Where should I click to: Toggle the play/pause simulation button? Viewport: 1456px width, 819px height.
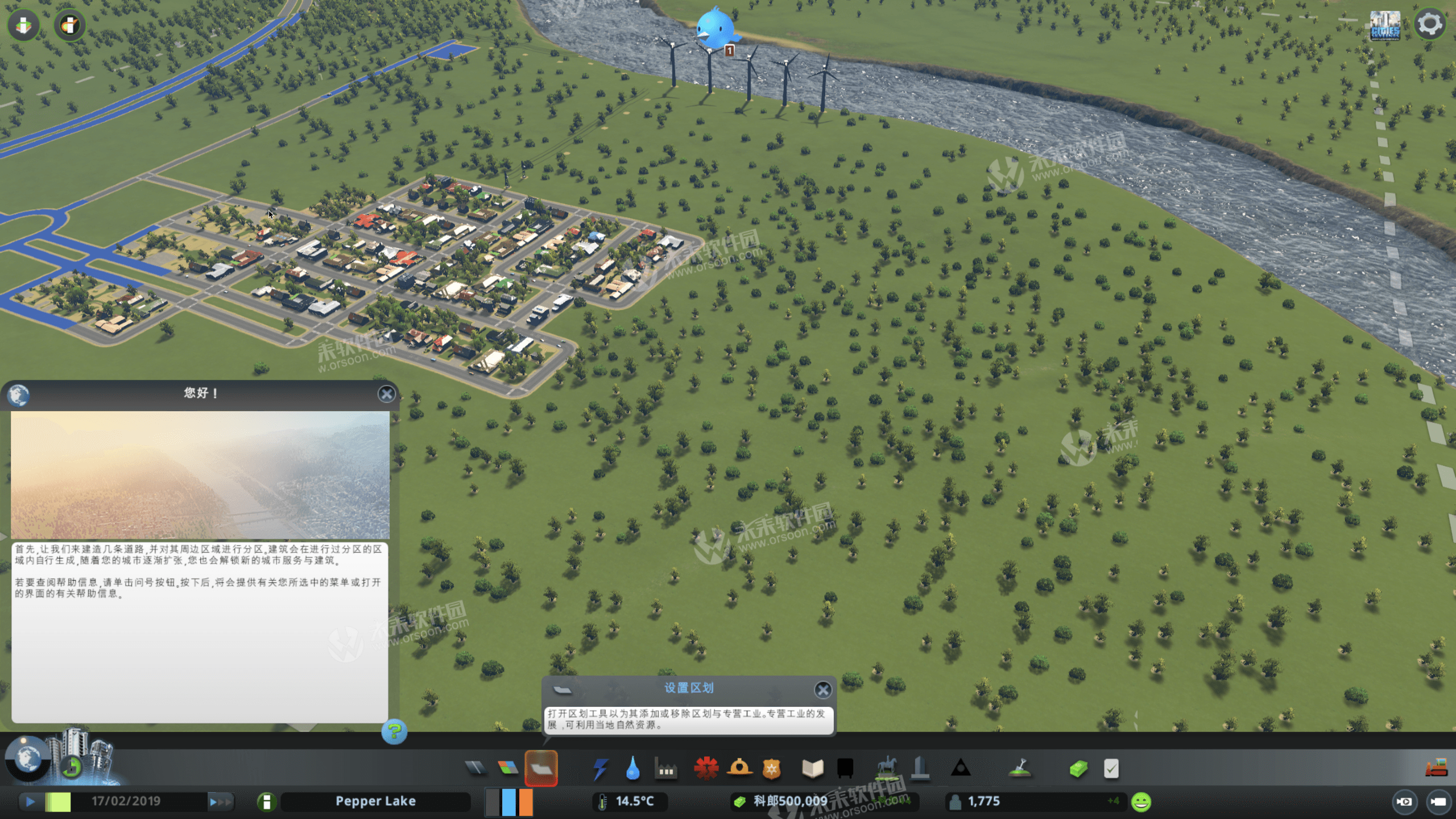pyautogui.click(x=30, y=802)
